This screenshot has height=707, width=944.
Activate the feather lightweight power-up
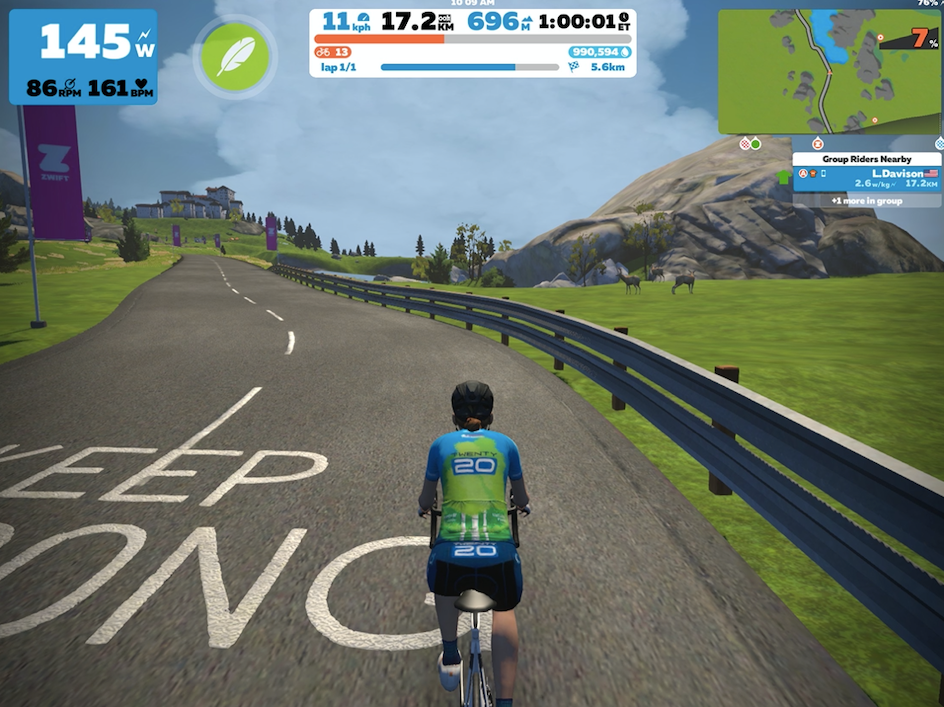pos(235,57)
